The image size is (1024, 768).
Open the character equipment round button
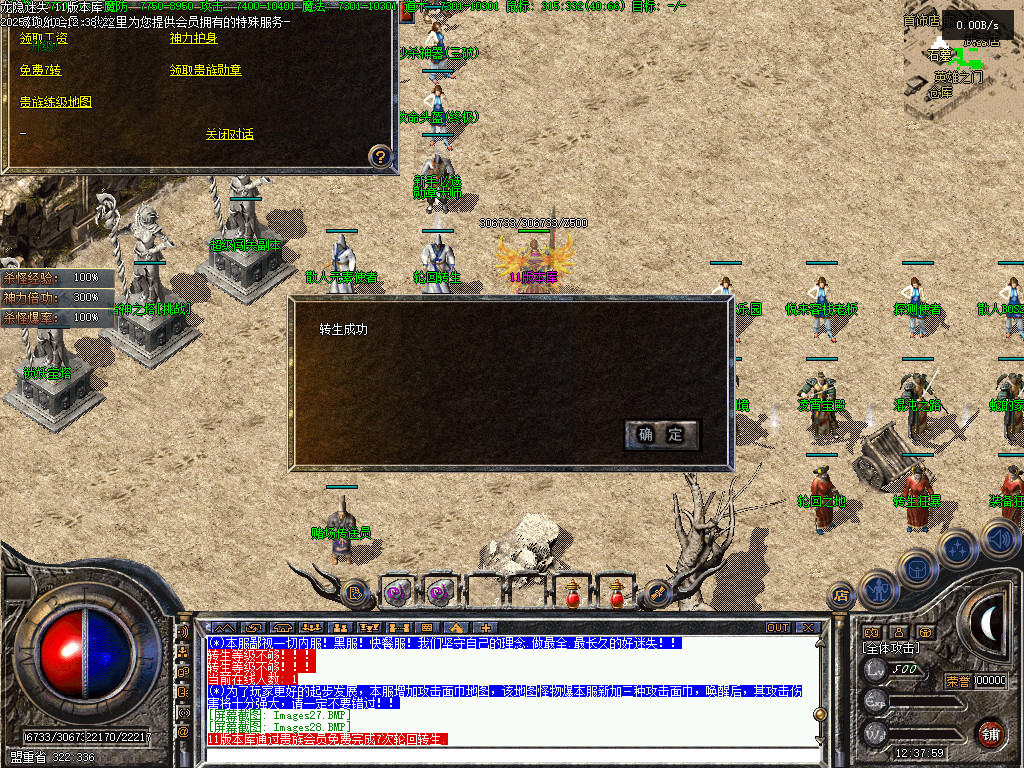pyautogui.click(x=877, y=589)
